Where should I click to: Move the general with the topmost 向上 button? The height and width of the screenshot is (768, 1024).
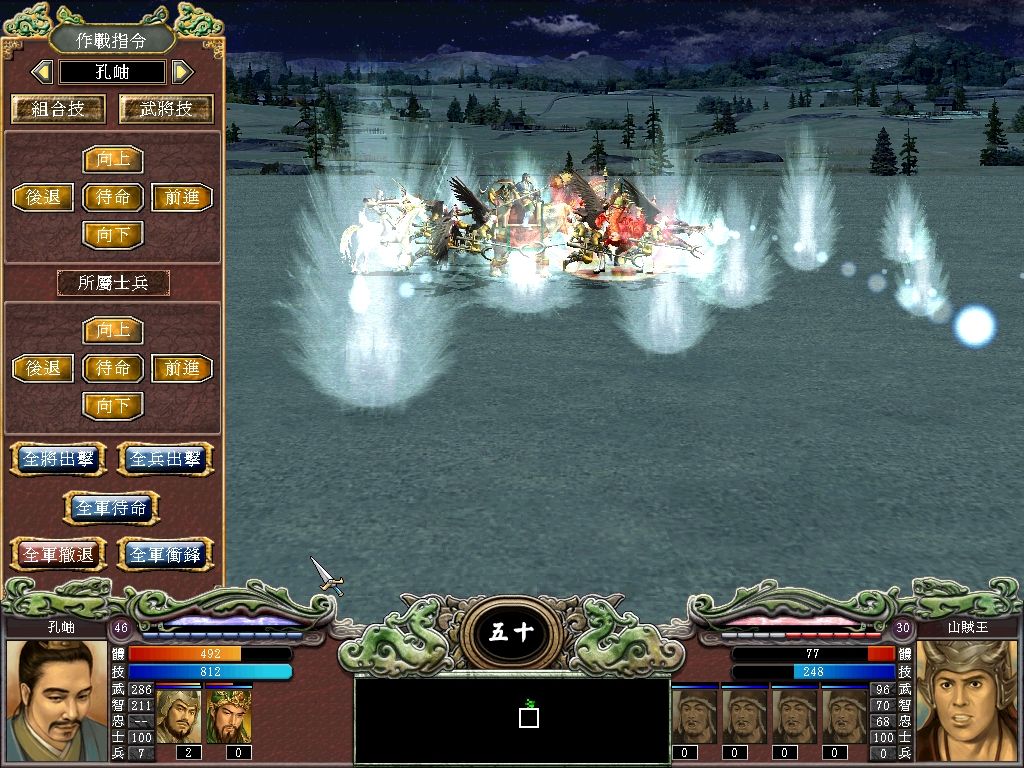[x=113, y=160]
